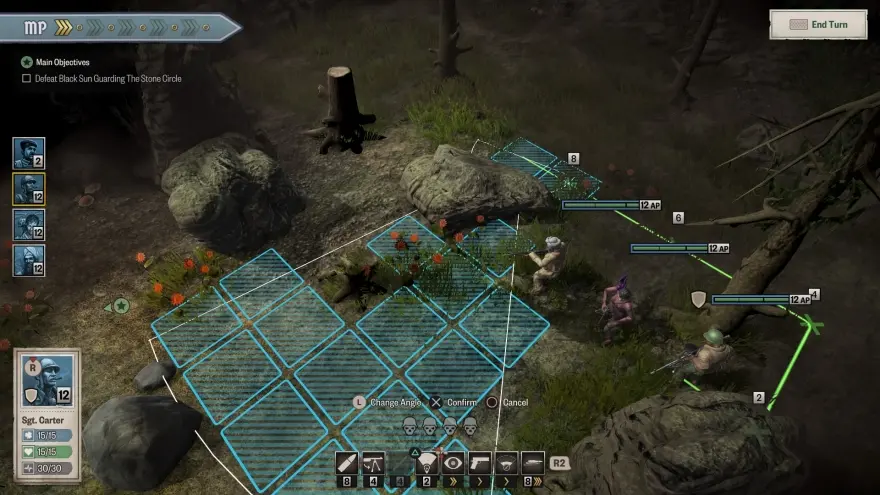The height and width of the screenshot is (495, 880).
Task: Choose the turbaned soldier's portrait
Action: click(28, 260)
